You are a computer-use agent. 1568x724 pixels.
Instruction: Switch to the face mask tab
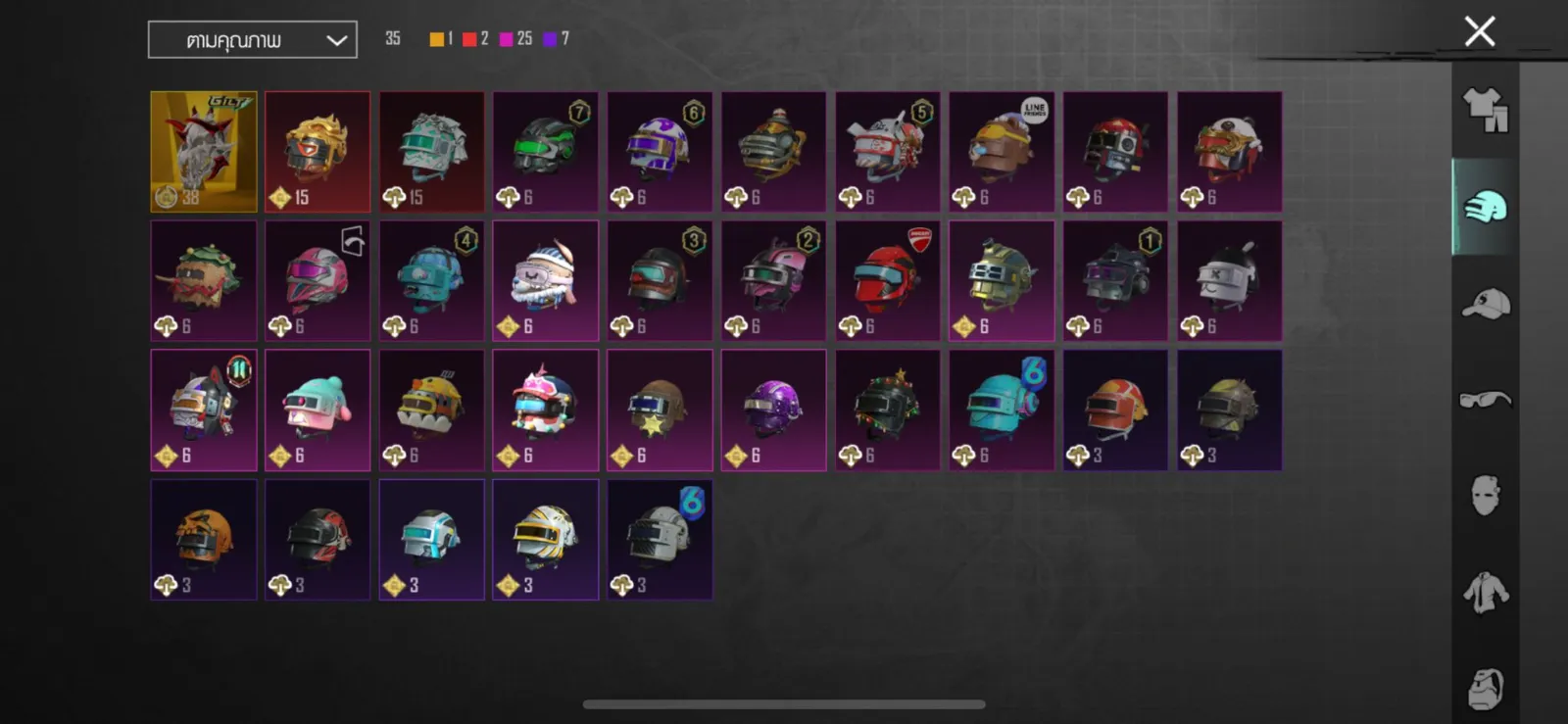pyautogui.click(x=1485, y=496)
